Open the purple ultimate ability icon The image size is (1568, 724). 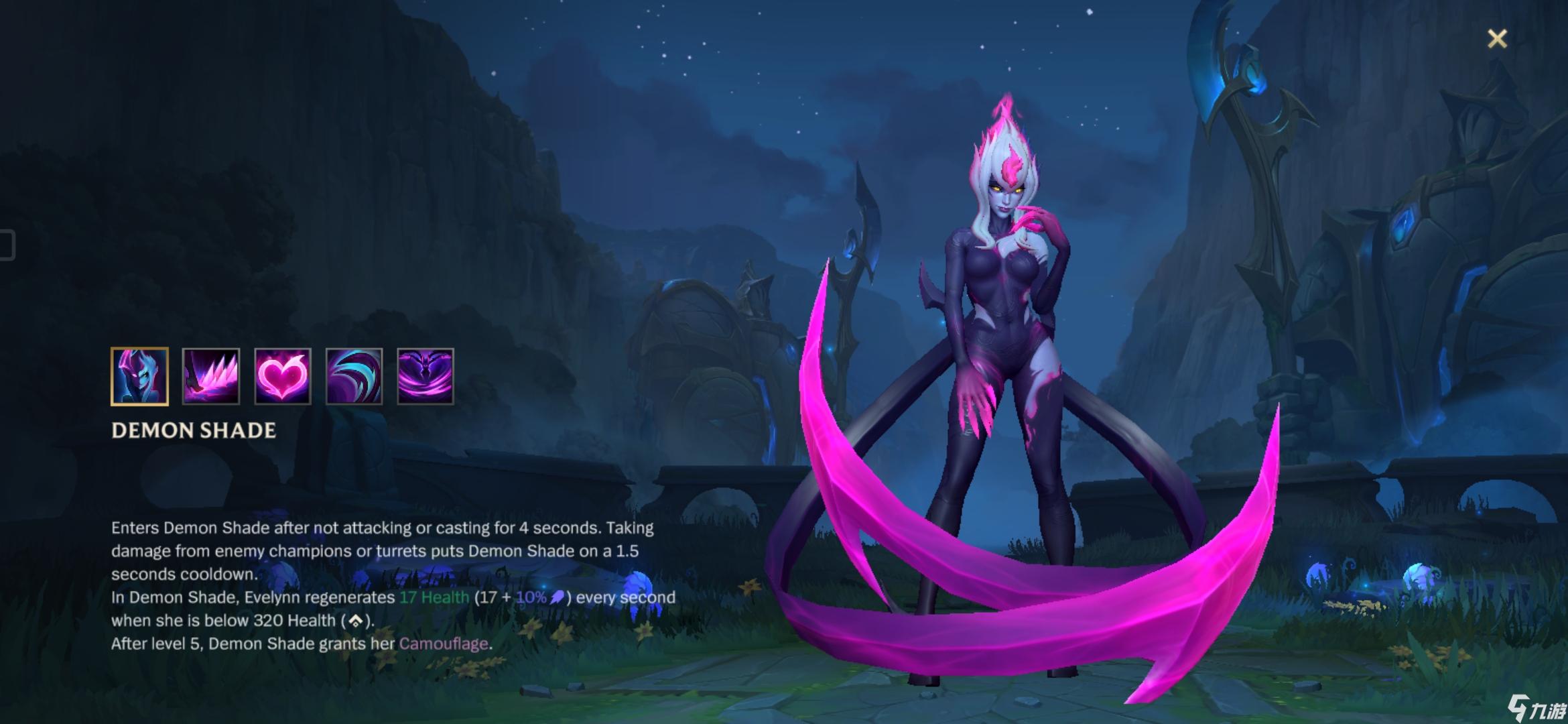tap(426, 376)
